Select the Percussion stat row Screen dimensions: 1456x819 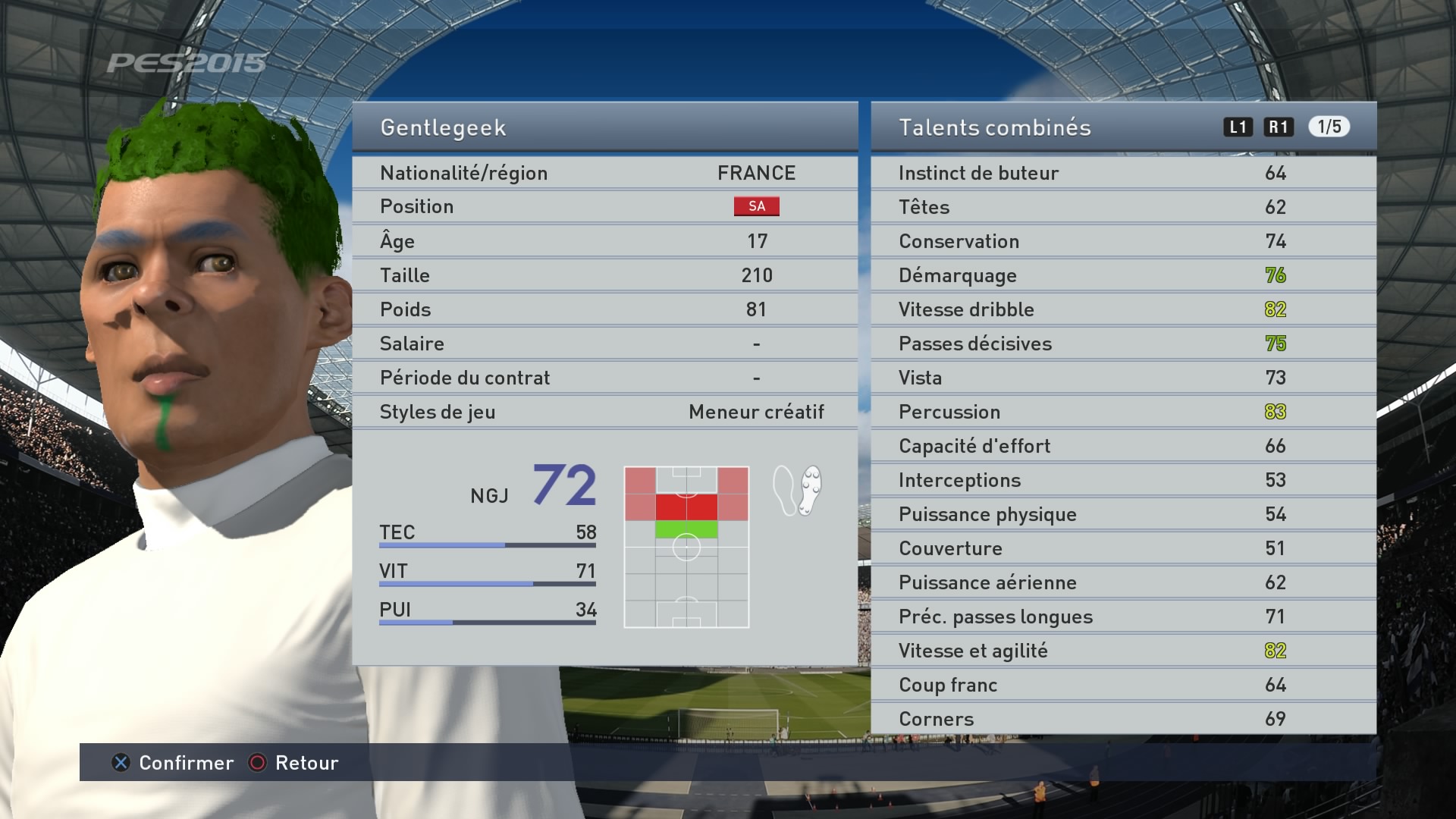pos(1123,412)
